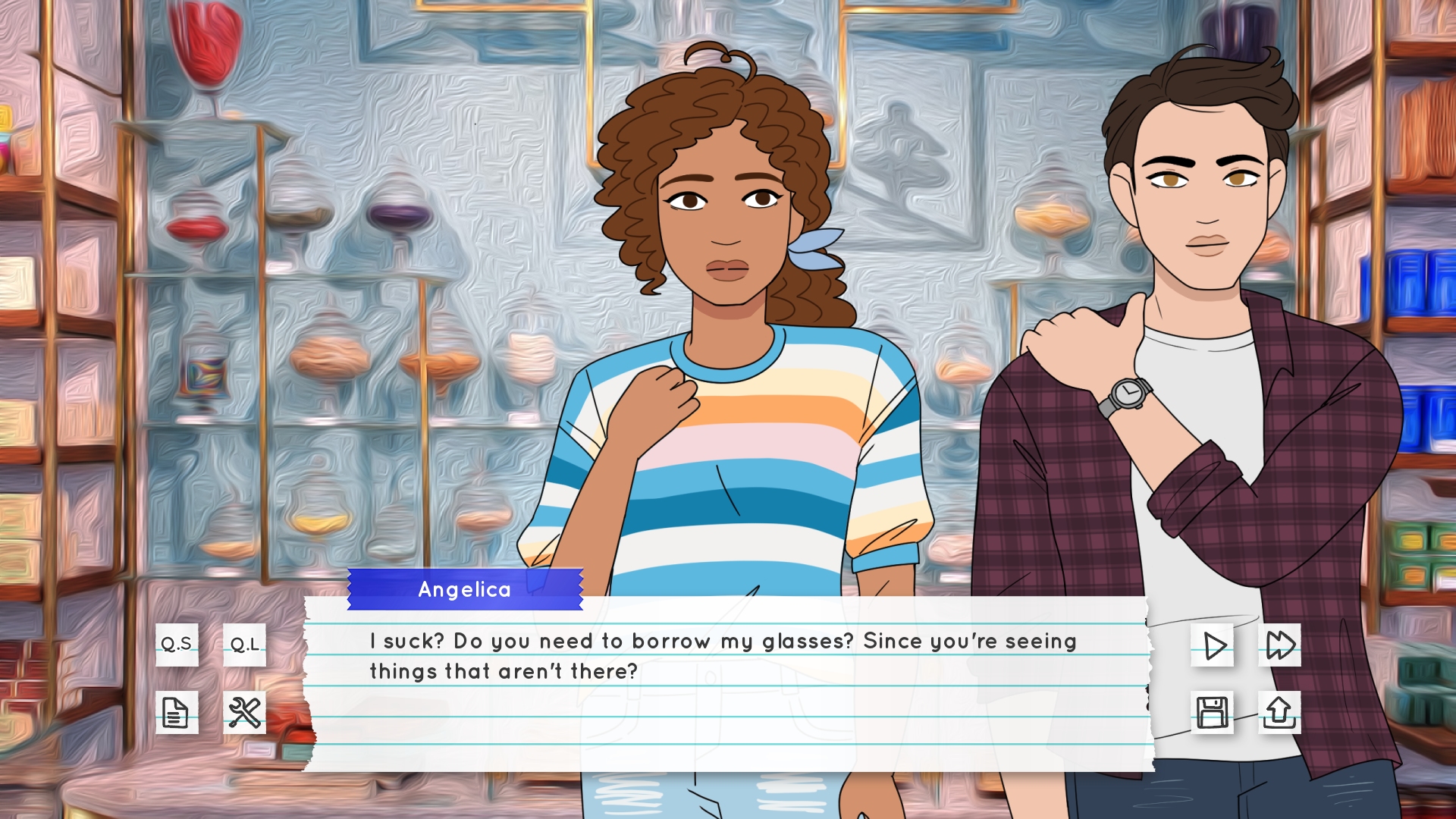Skip dialogue with the fast-forward arrows

point(1279,645)
